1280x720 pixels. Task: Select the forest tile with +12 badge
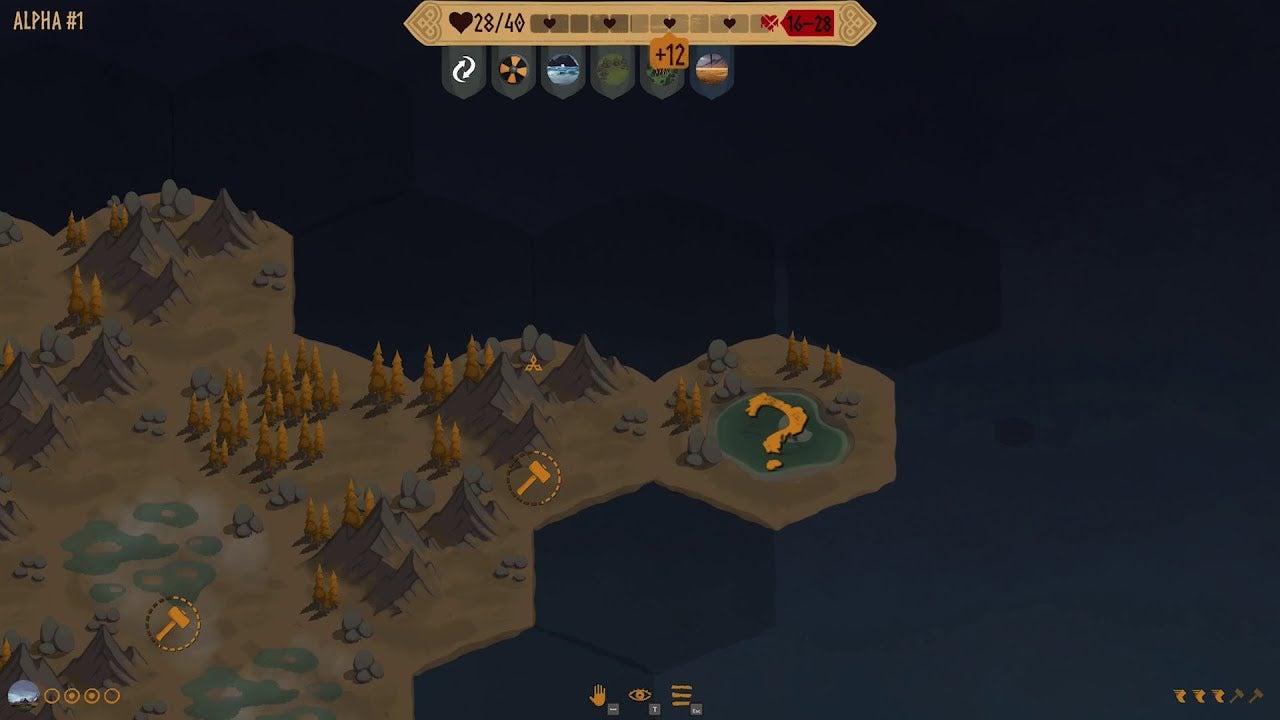pyautogui.click(x=661, y=72)
